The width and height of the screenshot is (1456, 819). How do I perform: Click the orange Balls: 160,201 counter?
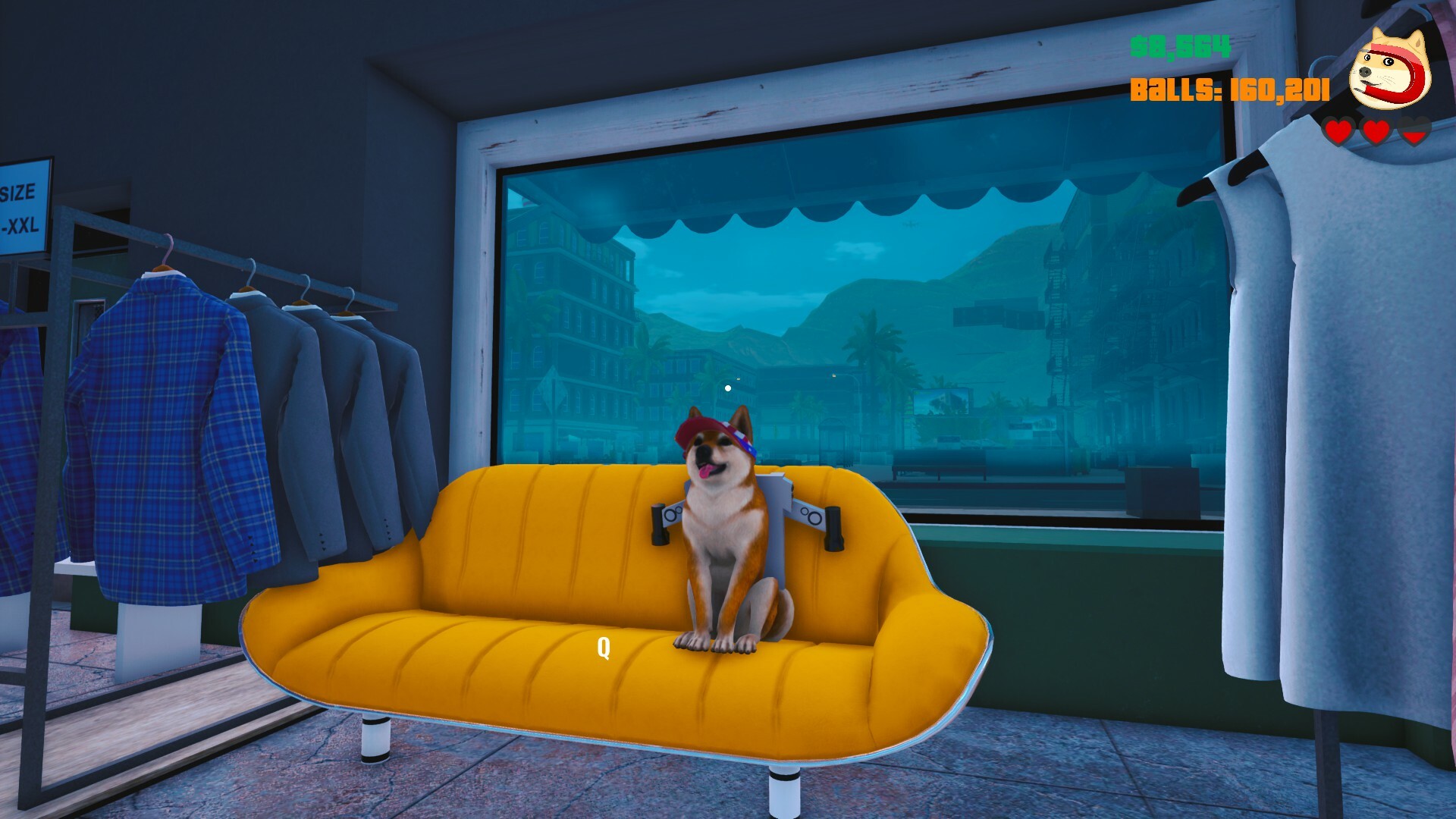pos(1228,91)
